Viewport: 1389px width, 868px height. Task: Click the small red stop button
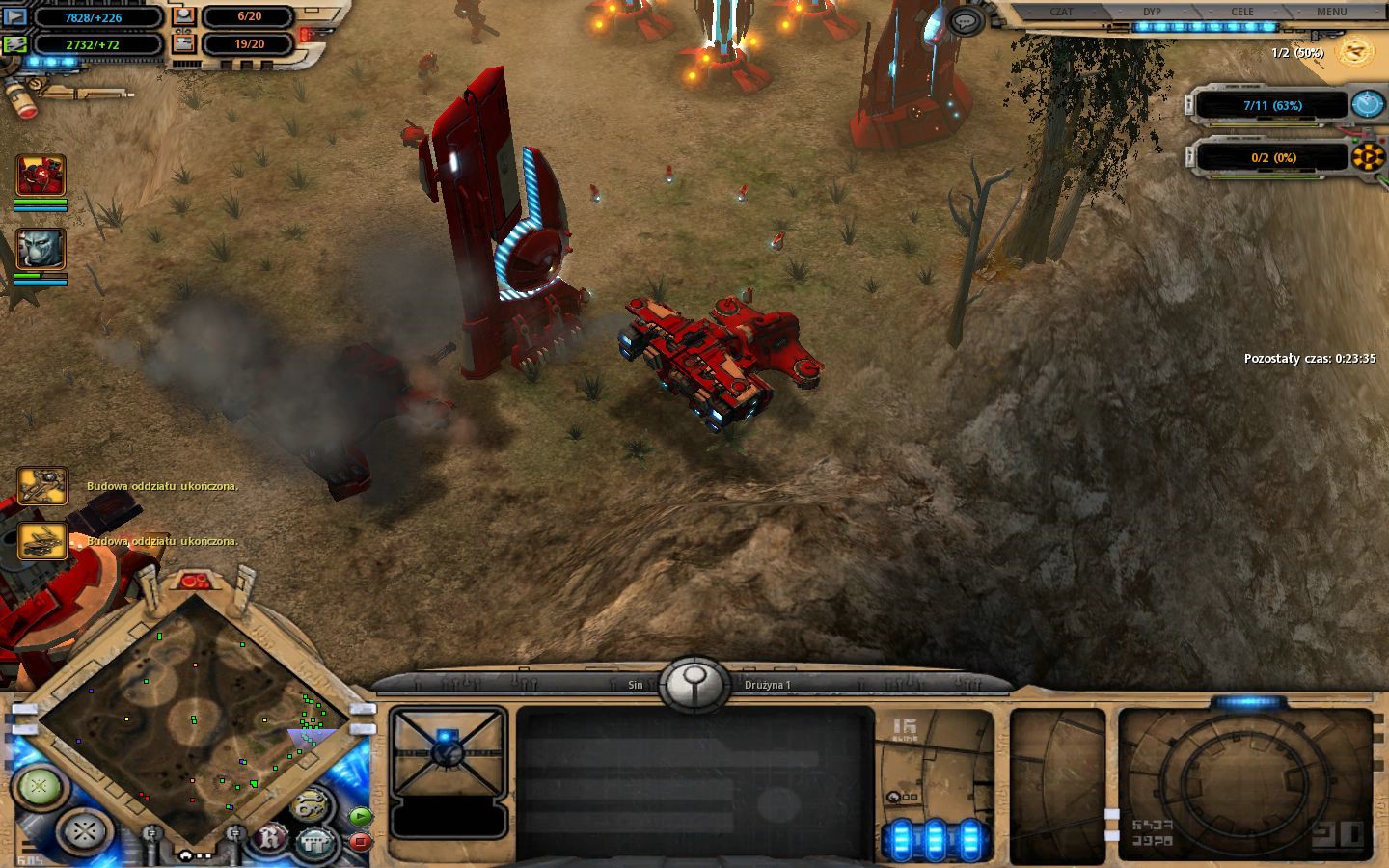tap(359, 841)
